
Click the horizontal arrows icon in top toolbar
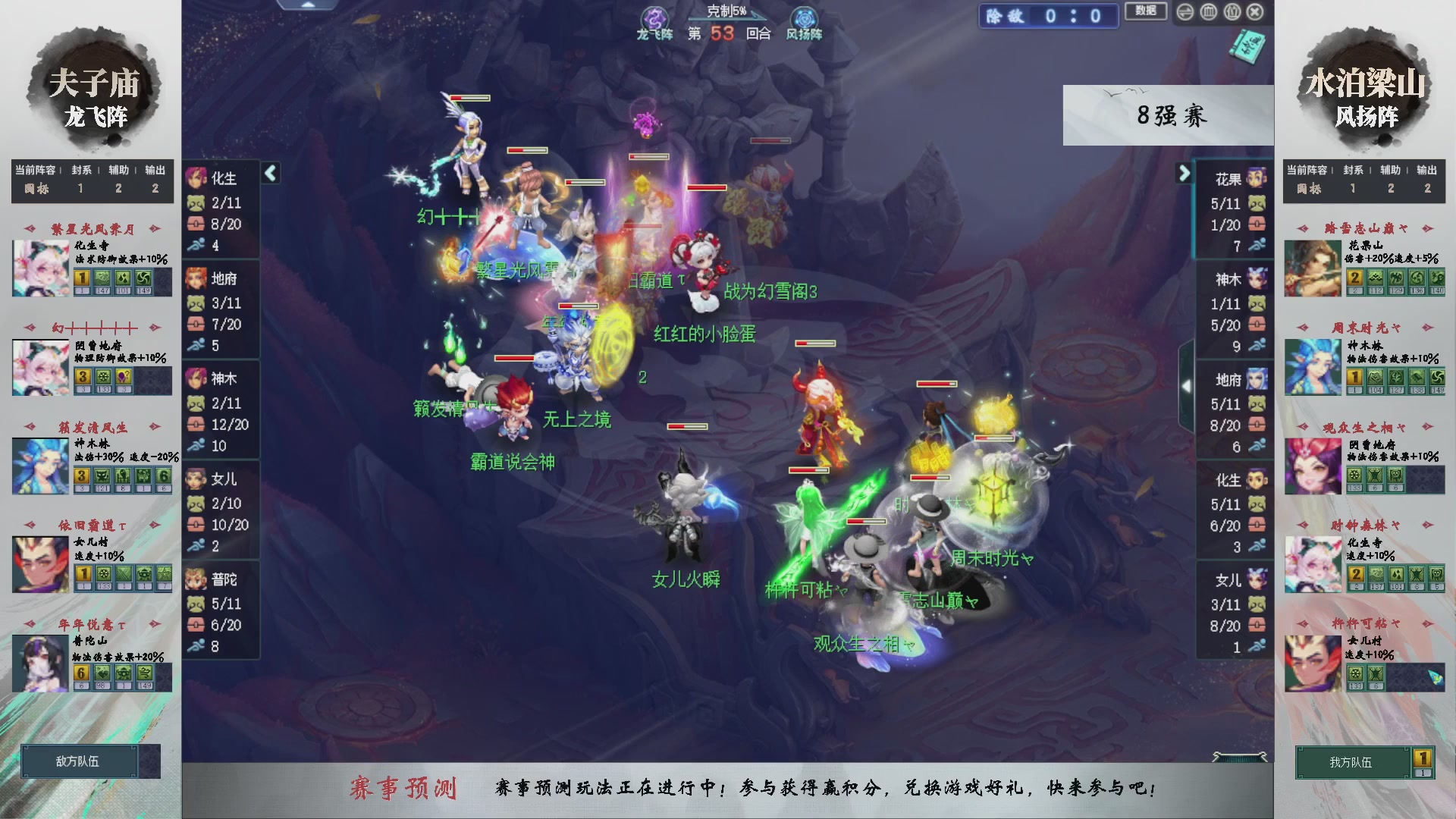coord(1185,12)
